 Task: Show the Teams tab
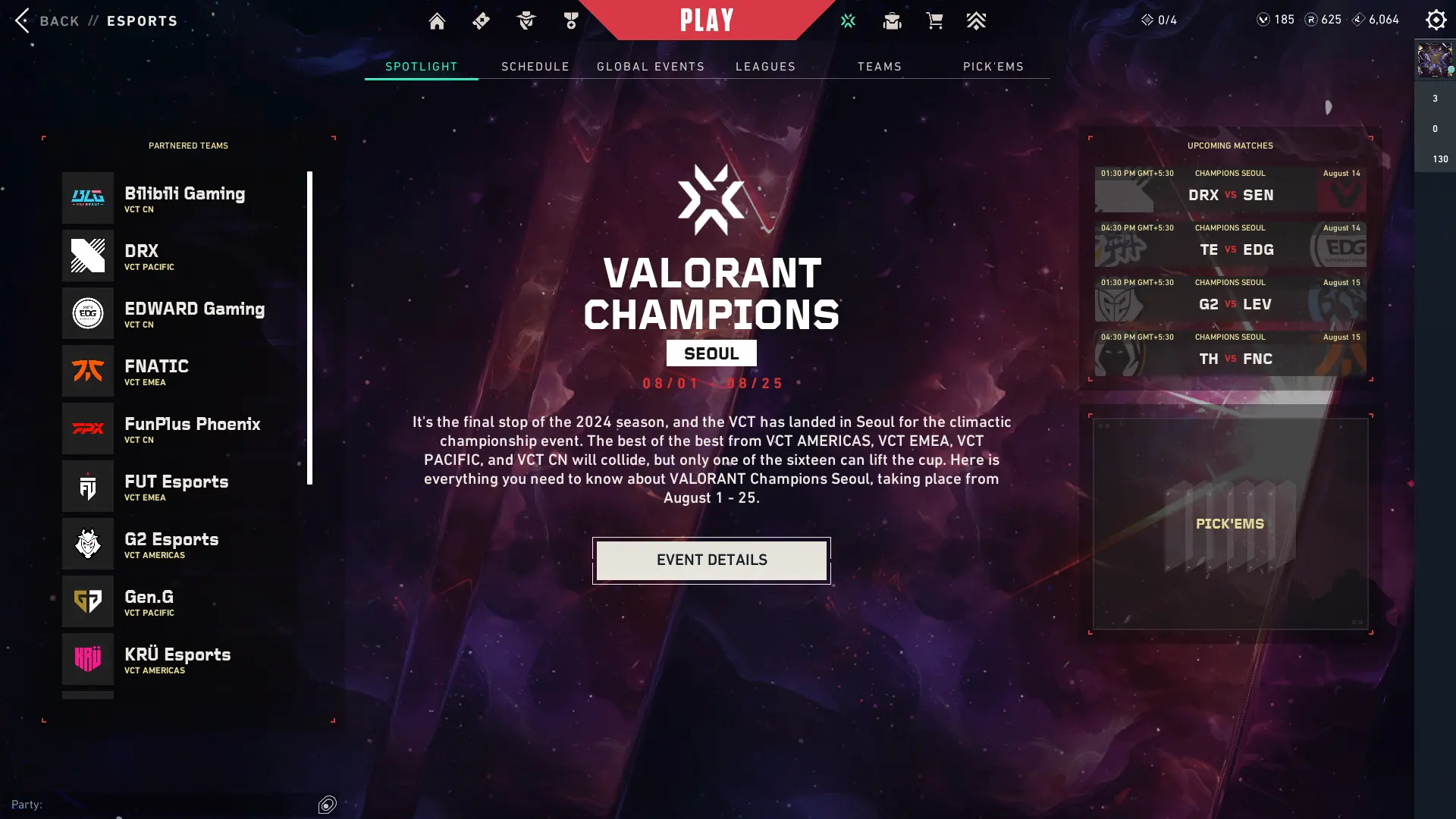[x=880, y=67]
